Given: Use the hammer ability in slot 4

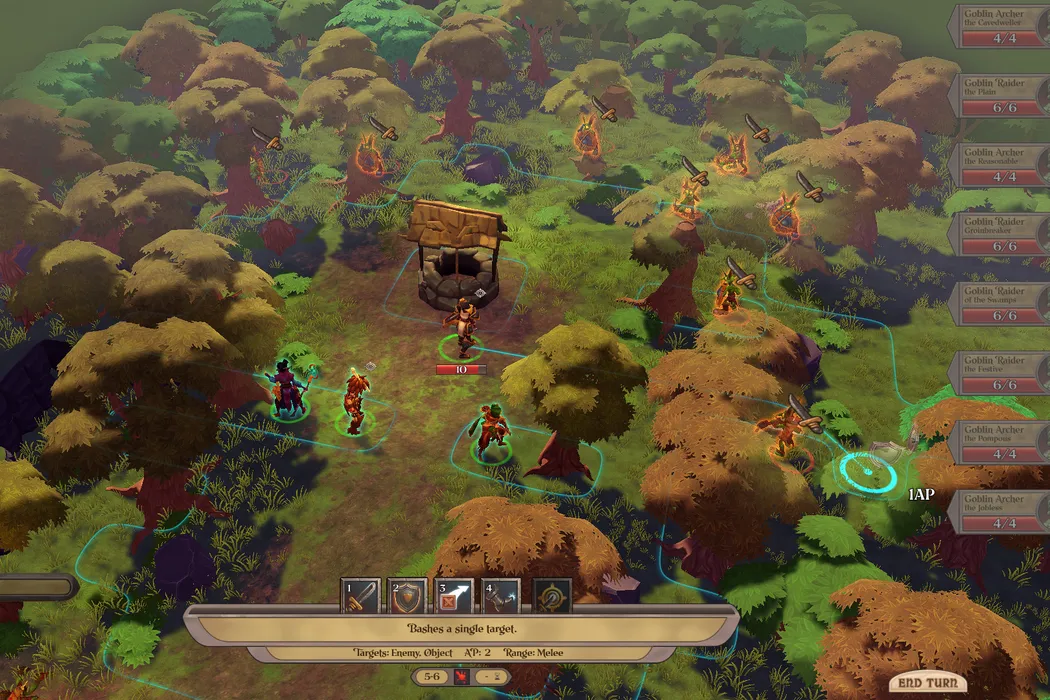Looking at the screenshot, I should click(501, 597).
